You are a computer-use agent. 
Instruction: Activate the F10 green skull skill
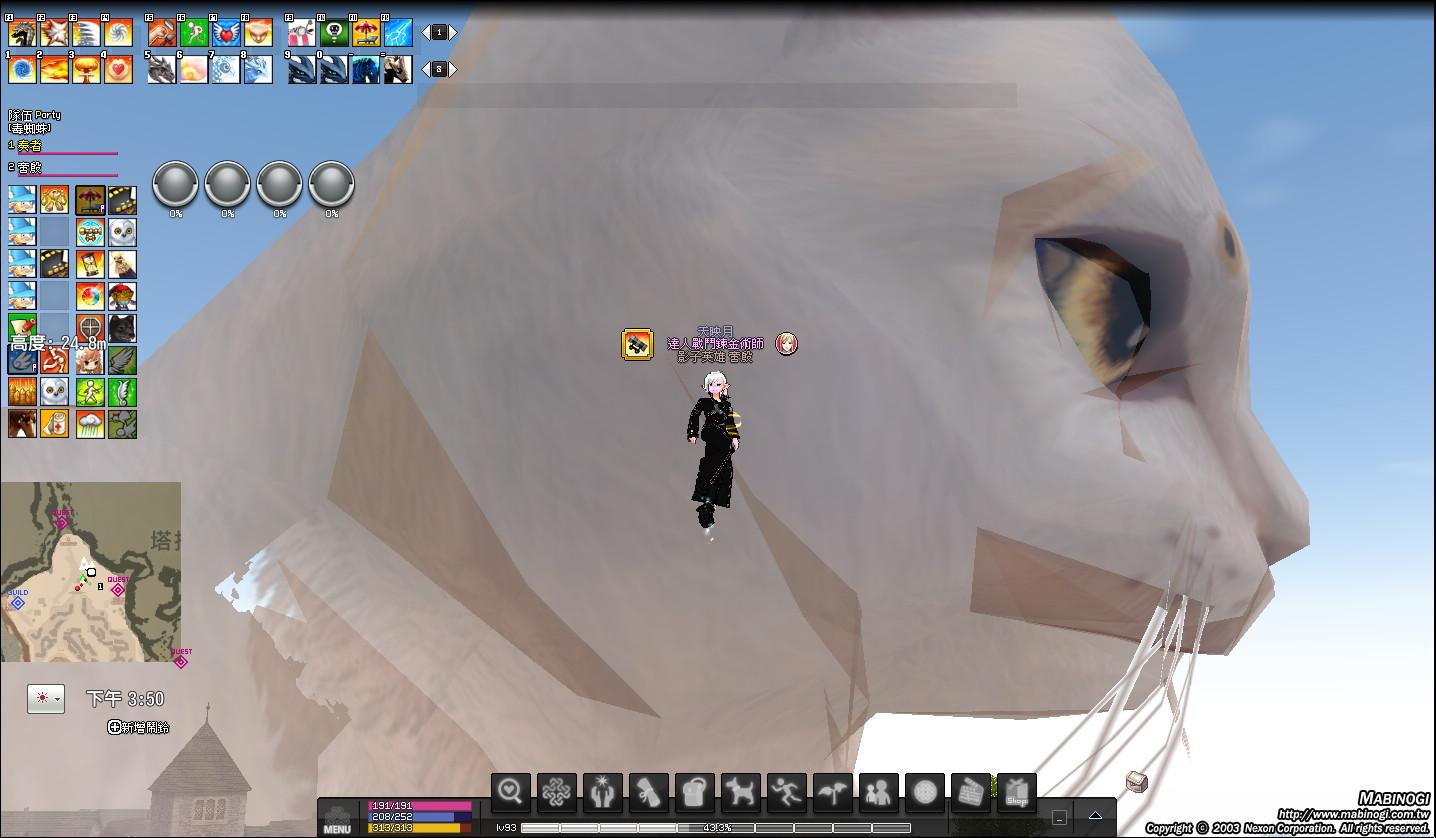tap(334, 33)
